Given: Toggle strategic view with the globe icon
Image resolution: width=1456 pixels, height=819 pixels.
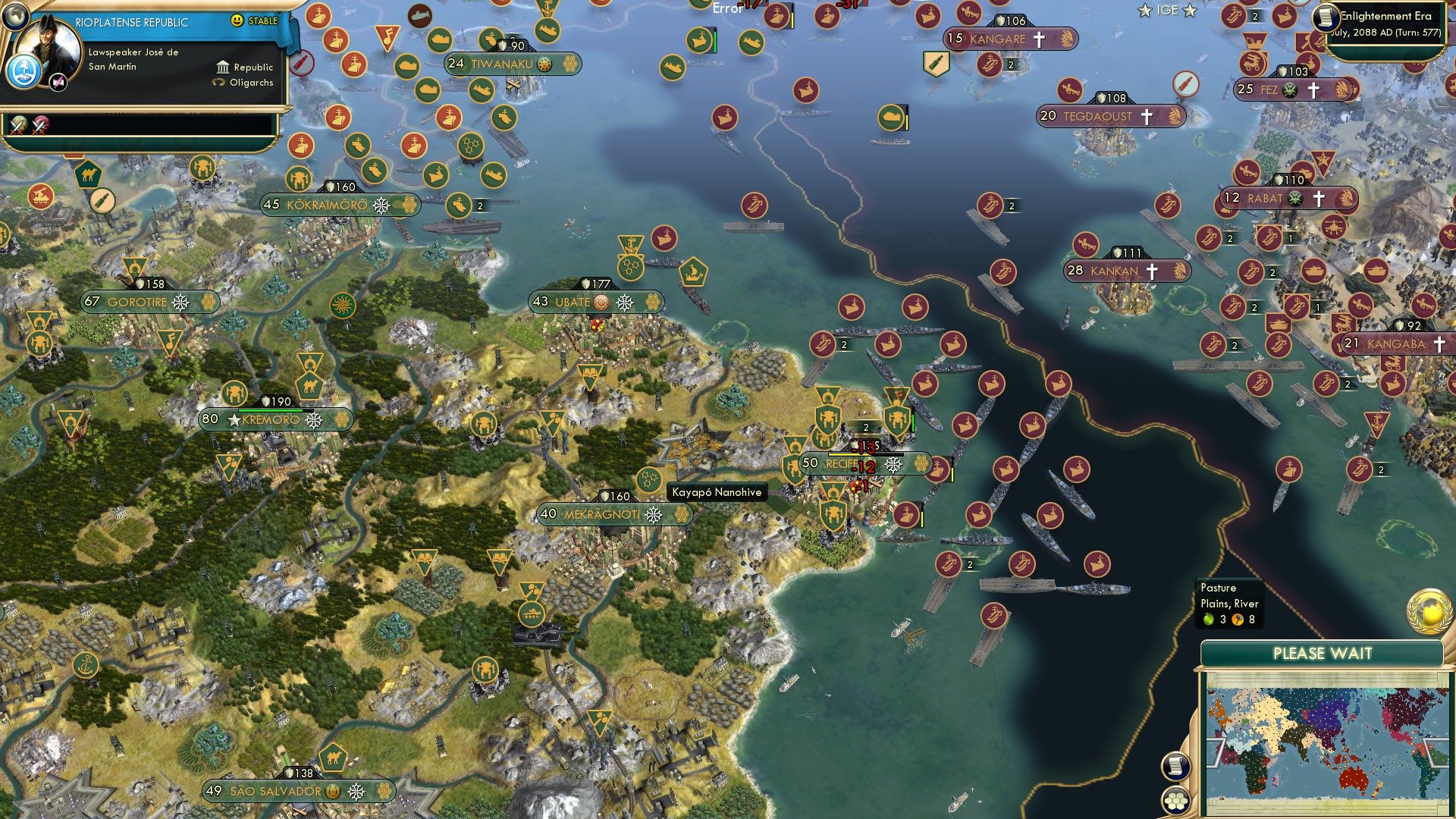Looking at the screenshot, I should tap(15, 17).
